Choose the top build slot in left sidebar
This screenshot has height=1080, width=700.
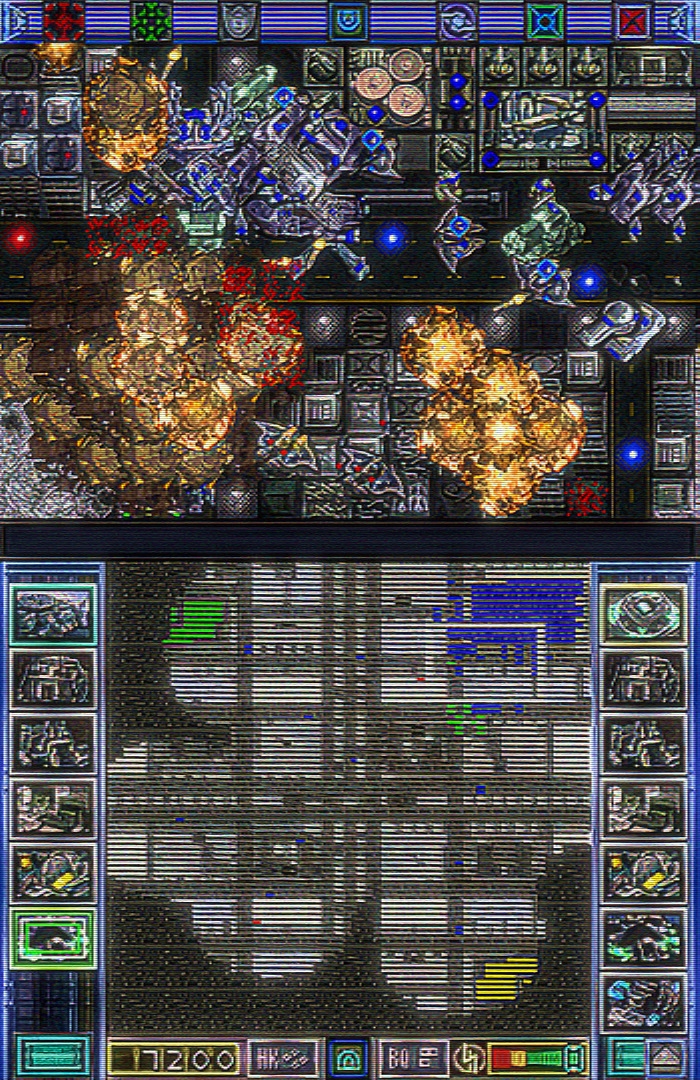coord(53,614)
